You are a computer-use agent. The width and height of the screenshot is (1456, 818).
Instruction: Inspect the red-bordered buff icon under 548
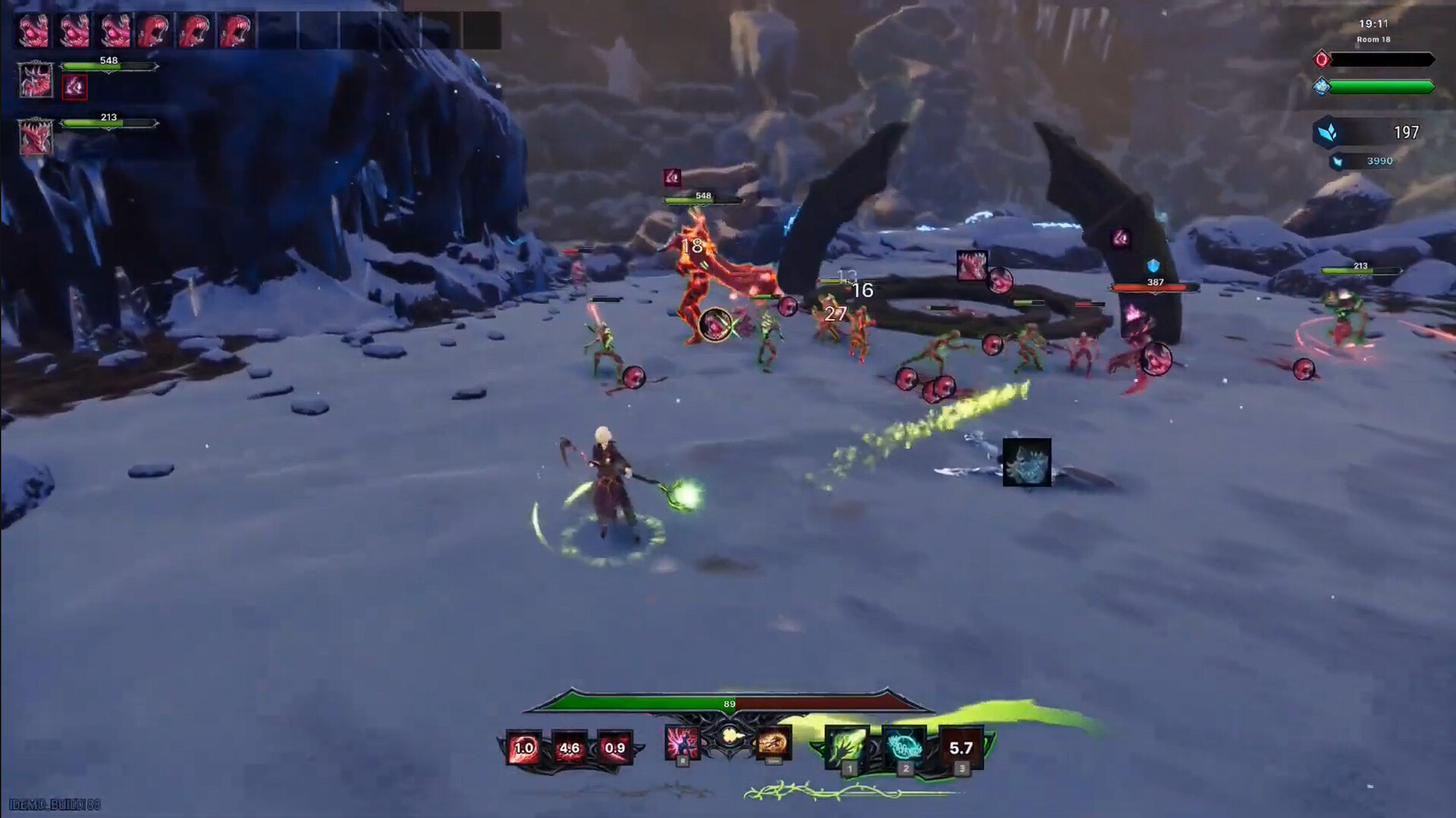pos(74,87)
